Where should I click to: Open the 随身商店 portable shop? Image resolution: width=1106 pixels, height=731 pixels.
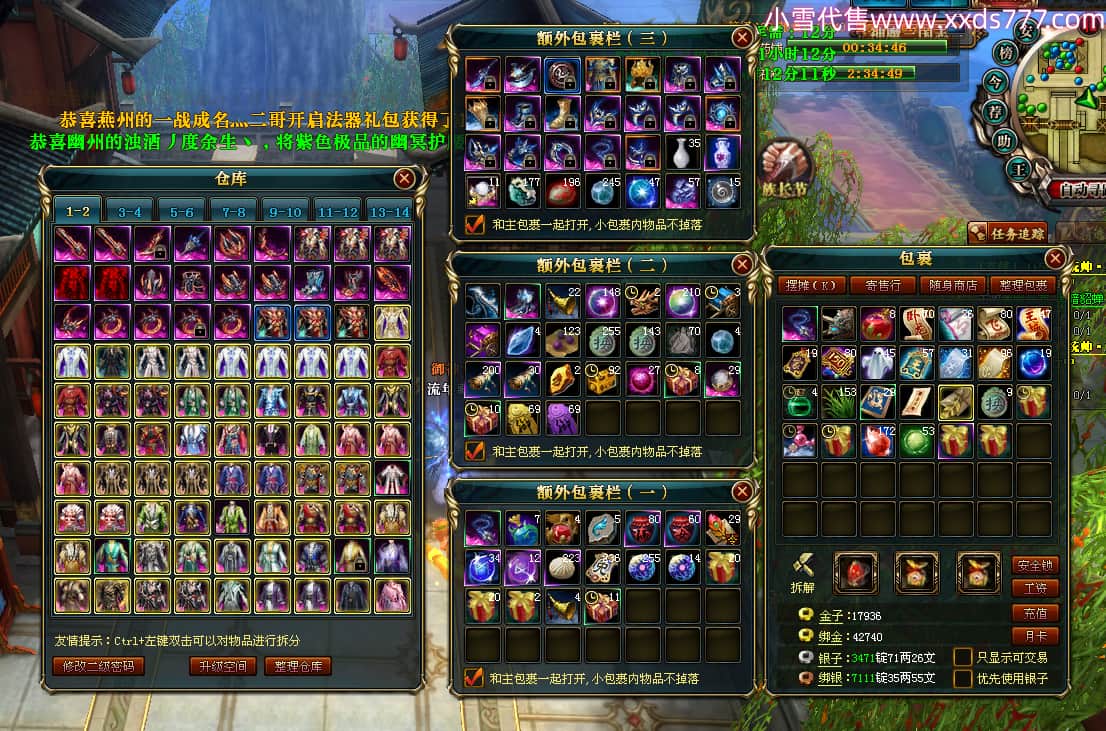click(x=951, y=285)
